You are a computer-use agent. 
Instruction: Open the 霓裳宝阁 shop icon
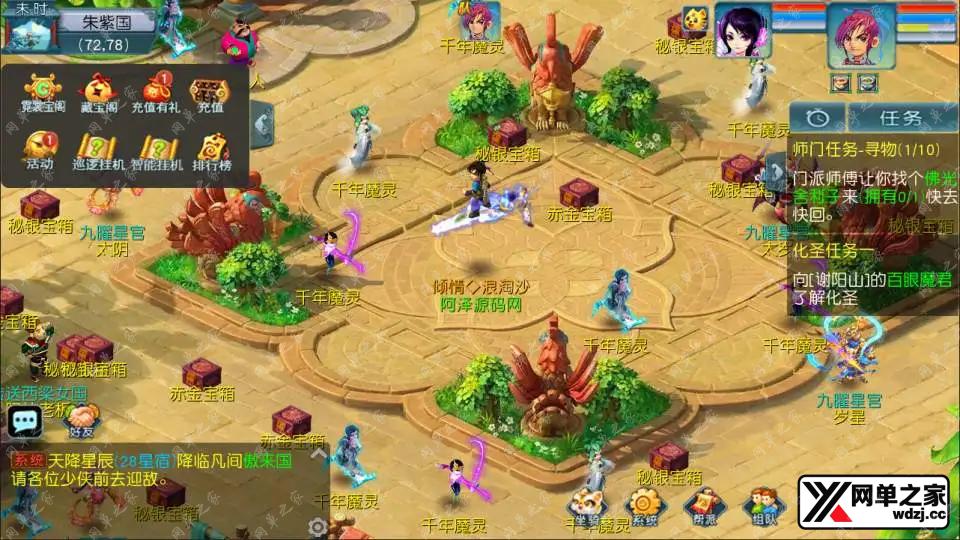(x=42, y=94)
